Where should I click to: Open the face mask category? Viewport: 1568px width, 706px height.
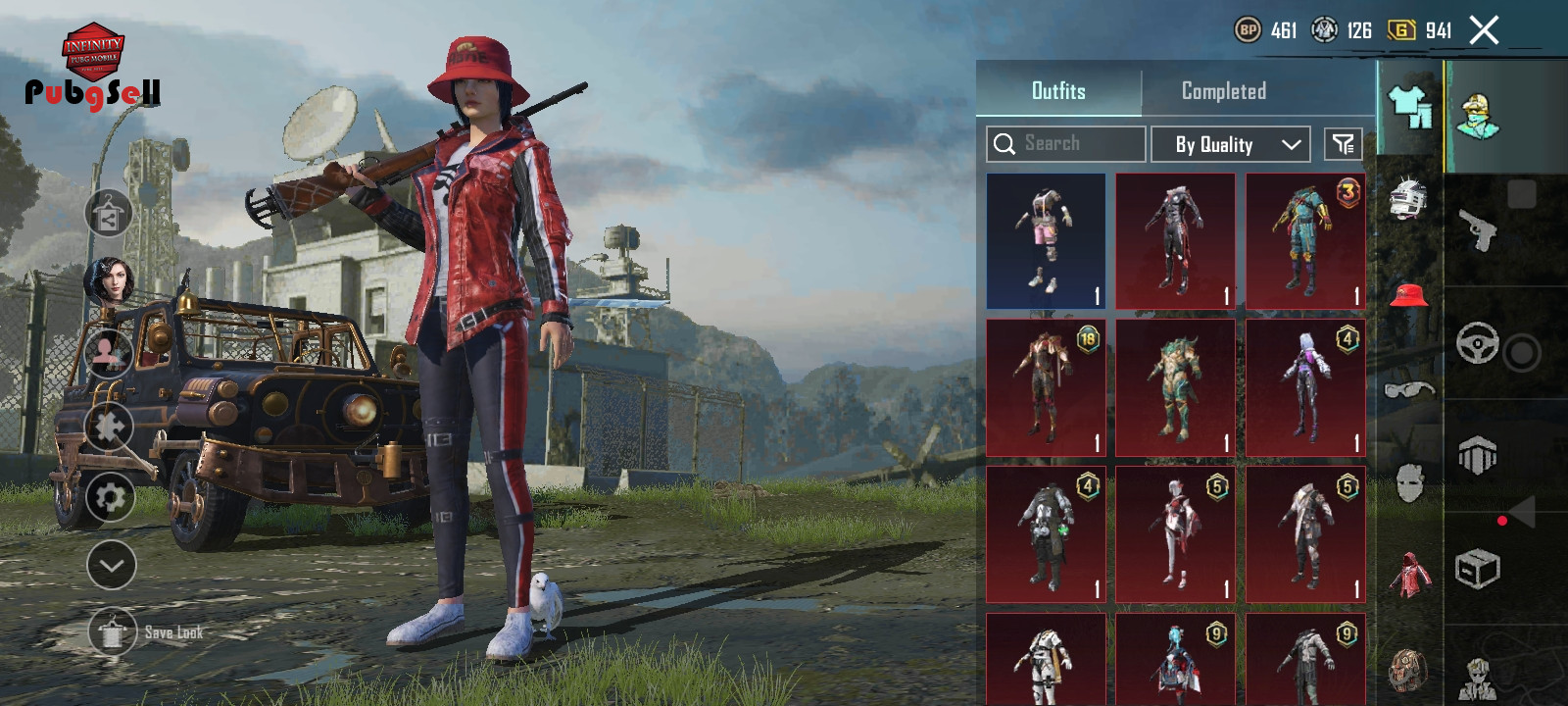pos(1409,482)
